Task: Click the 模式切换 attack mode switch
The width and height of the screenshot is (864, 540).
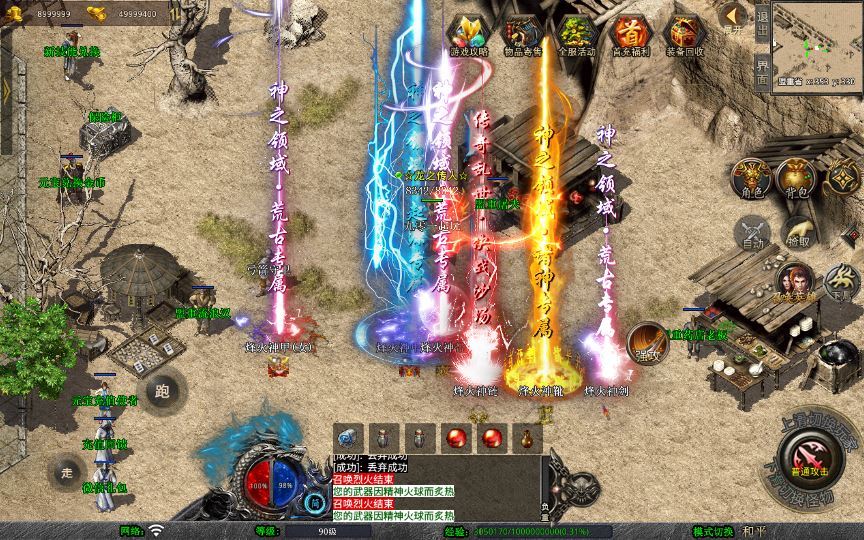Action: click(x=714, y=530)
